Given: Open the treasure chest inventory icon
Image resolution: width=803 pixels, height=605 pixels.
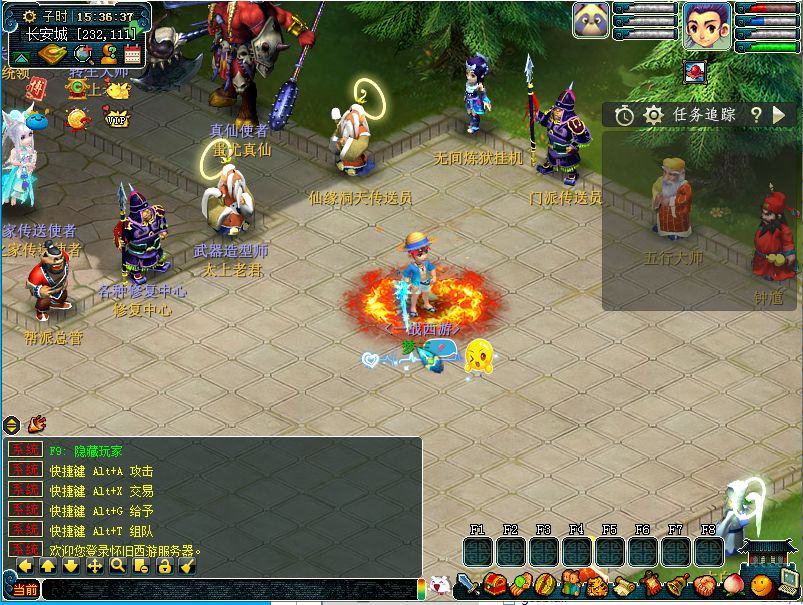Looking at the screenshot, I should 494,584.
